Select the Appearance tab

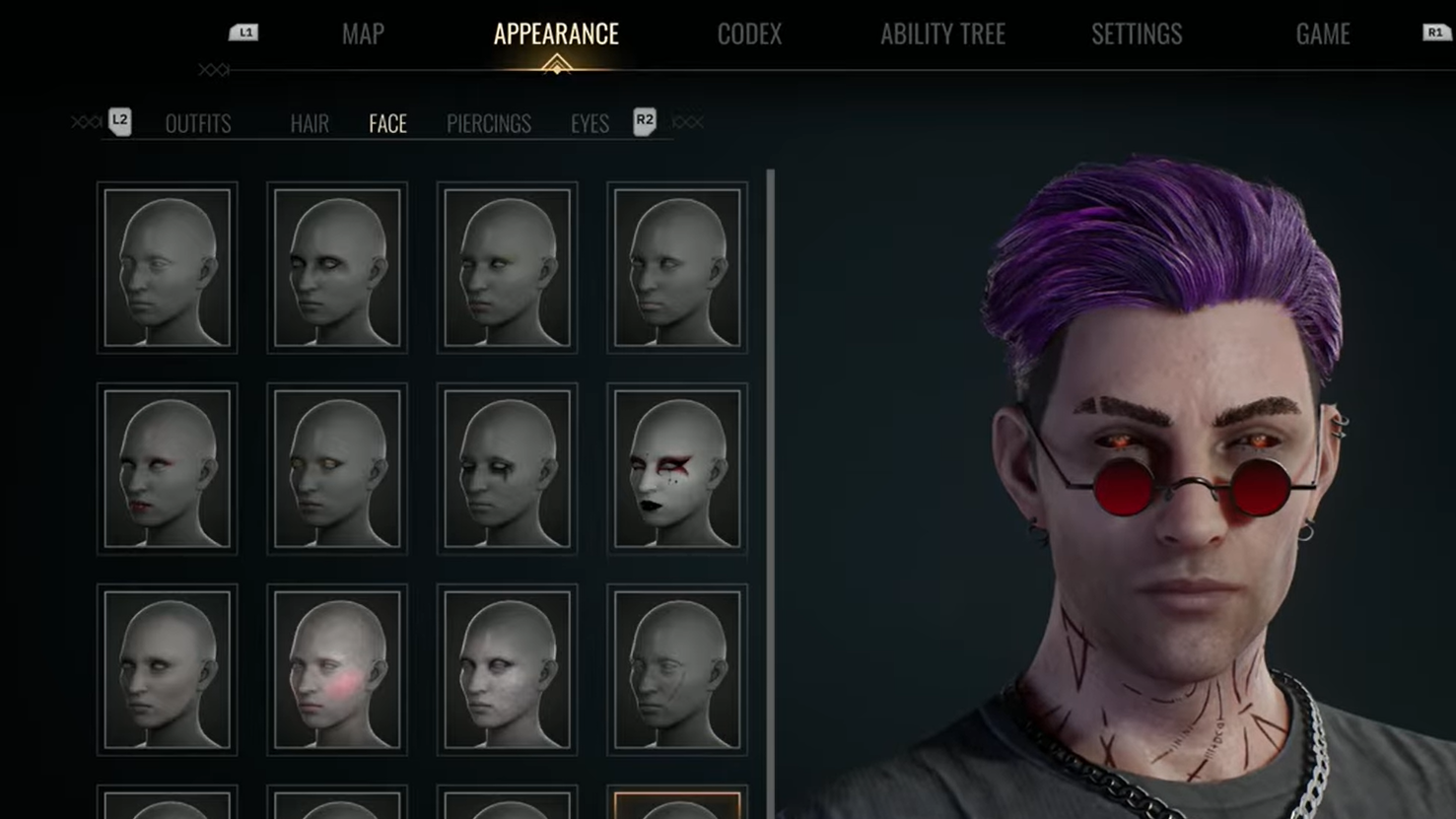click(556, 34)
